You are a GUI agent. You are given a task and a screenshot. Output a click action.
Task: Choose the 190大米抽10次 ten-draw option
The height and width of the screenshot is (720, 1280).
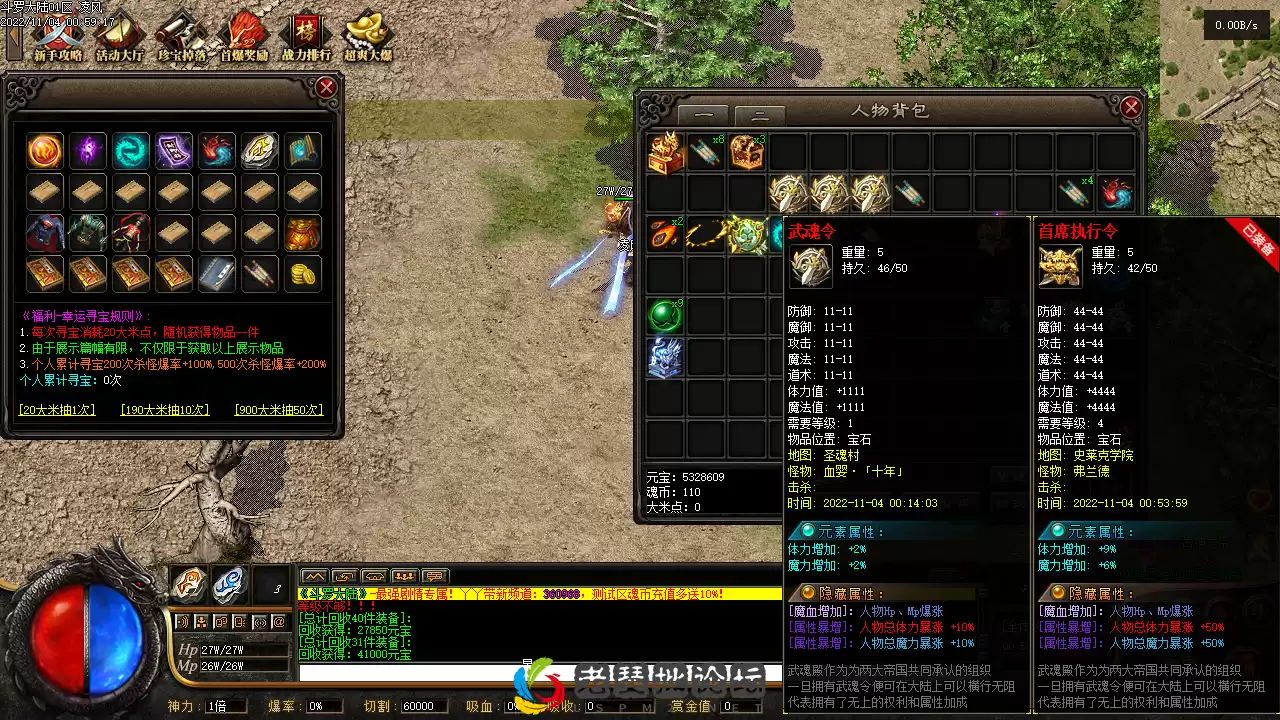tap(165, 410)
